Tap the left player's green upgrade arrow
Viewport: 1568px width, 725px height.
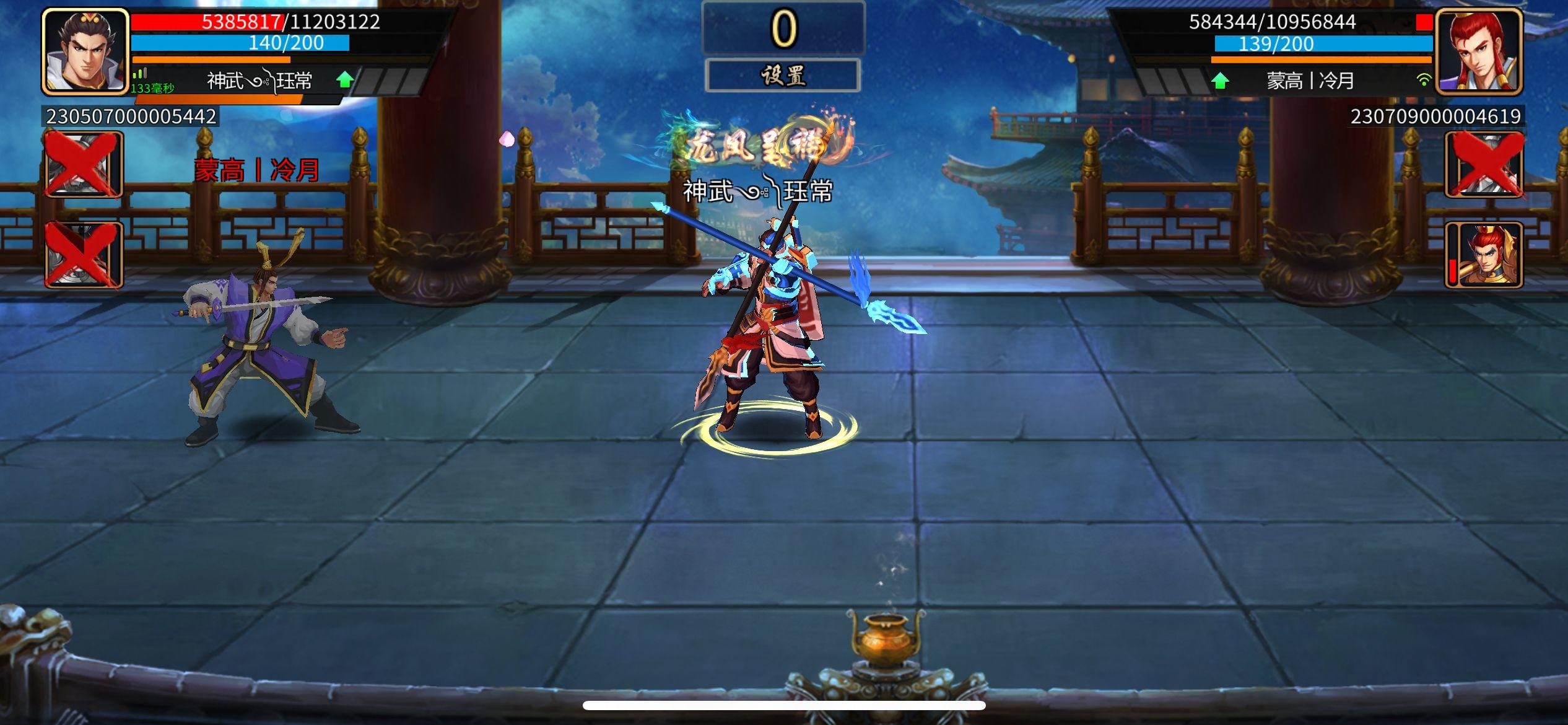pyautogui.click(x=345, y=79)
